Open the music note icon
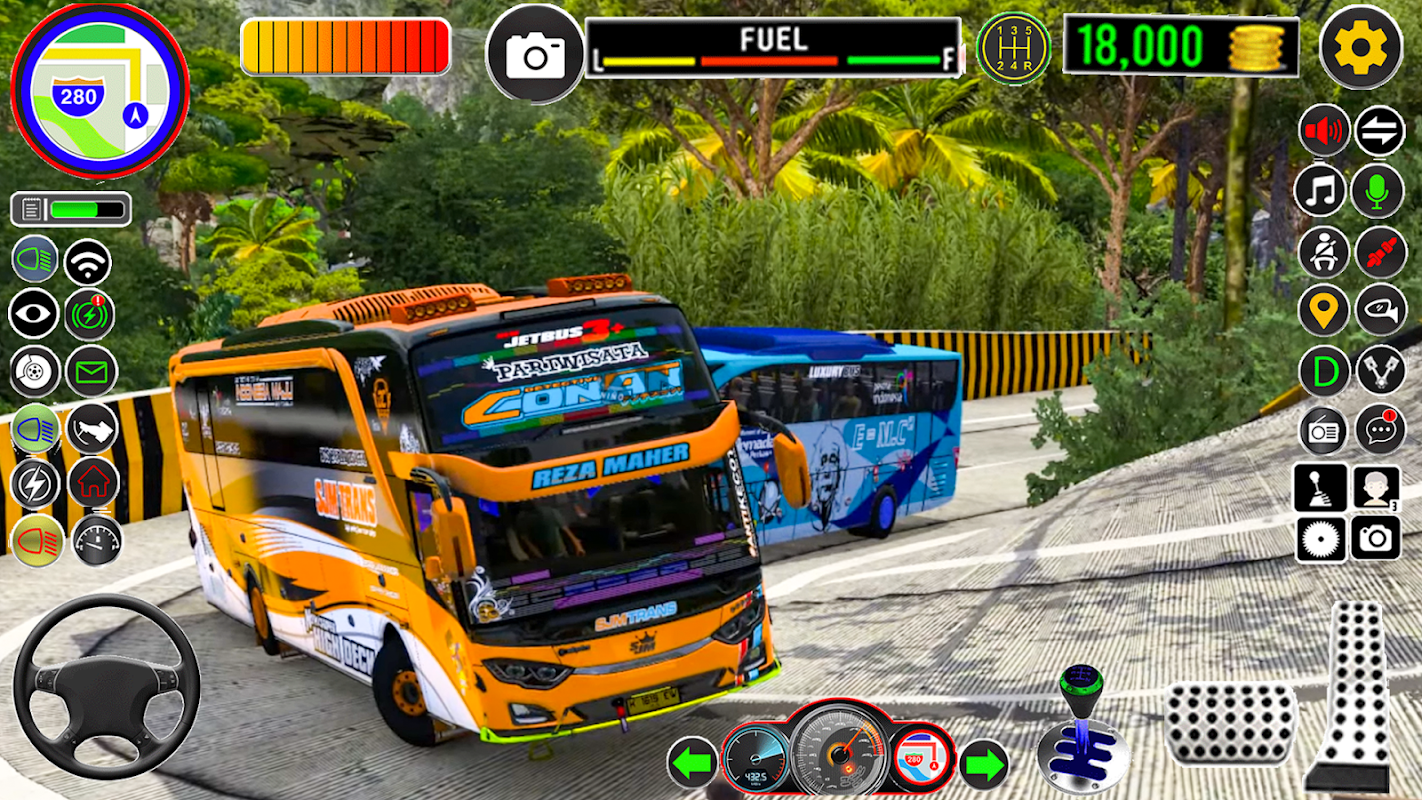This screenshot has height=800, width=1422. [x=1320, y=191]
